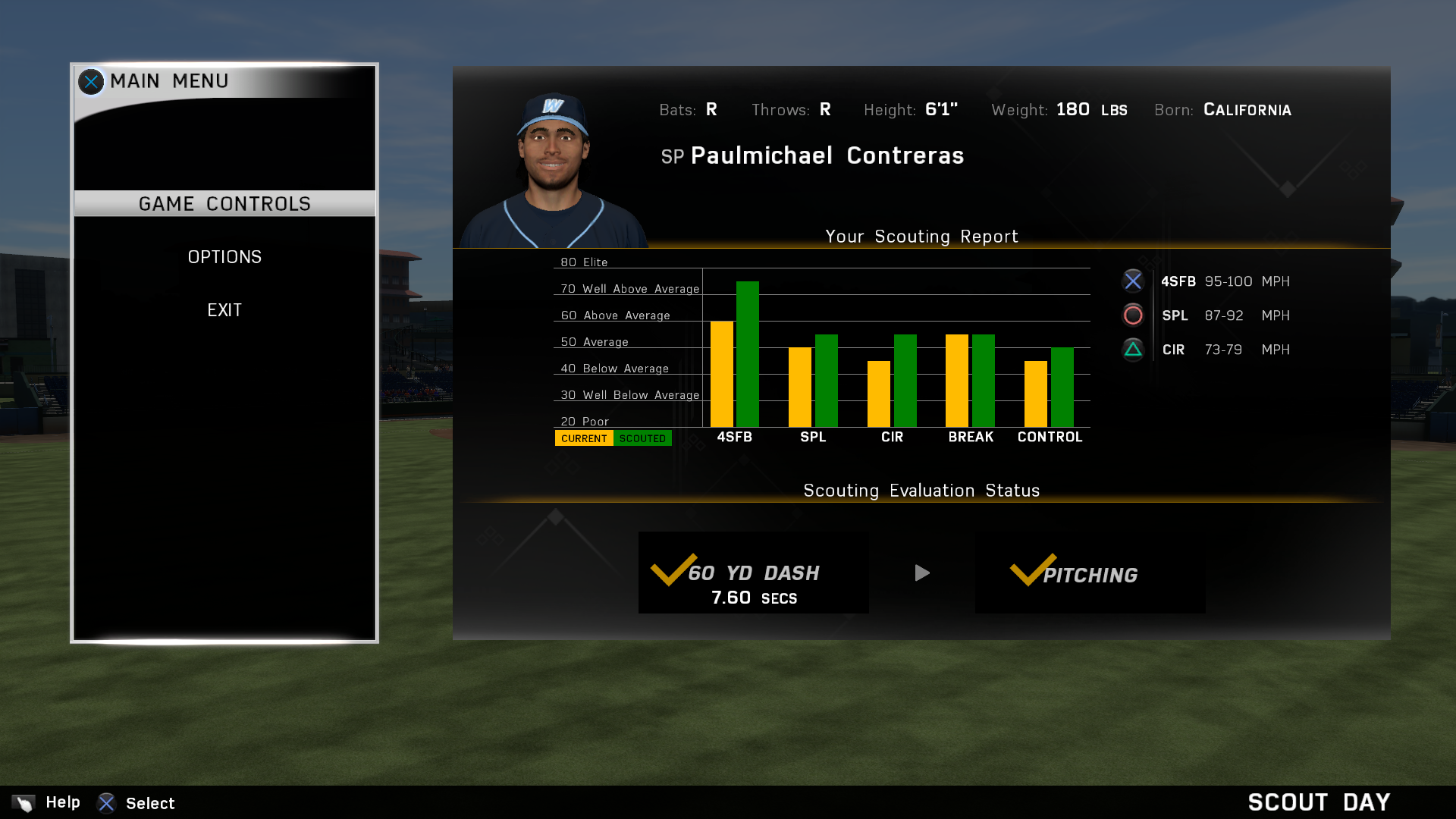
Task: Select OPTIONS from the menu
Action: pos(224,256)
